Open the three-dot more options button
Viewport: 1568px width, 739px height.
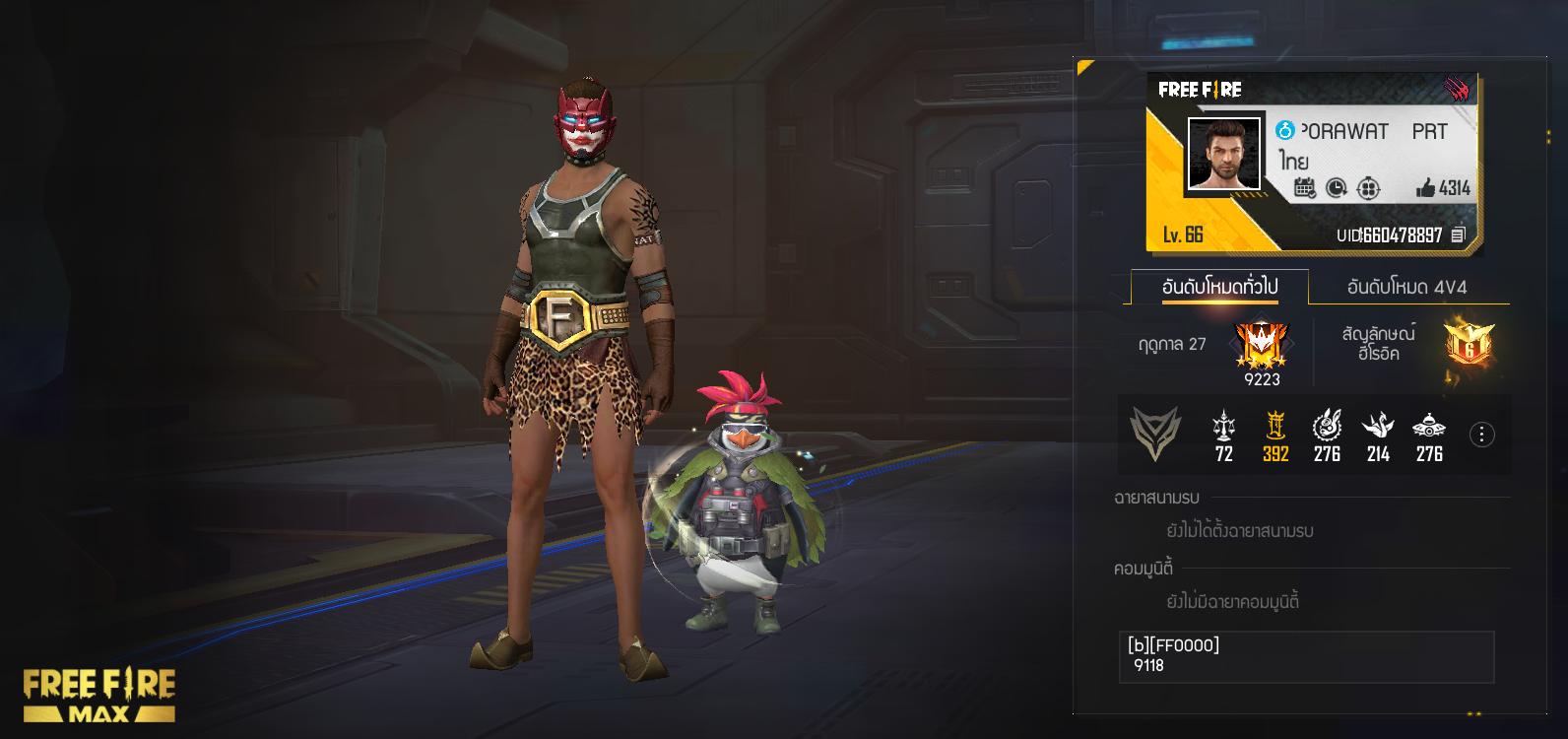tap(1481, 435)
